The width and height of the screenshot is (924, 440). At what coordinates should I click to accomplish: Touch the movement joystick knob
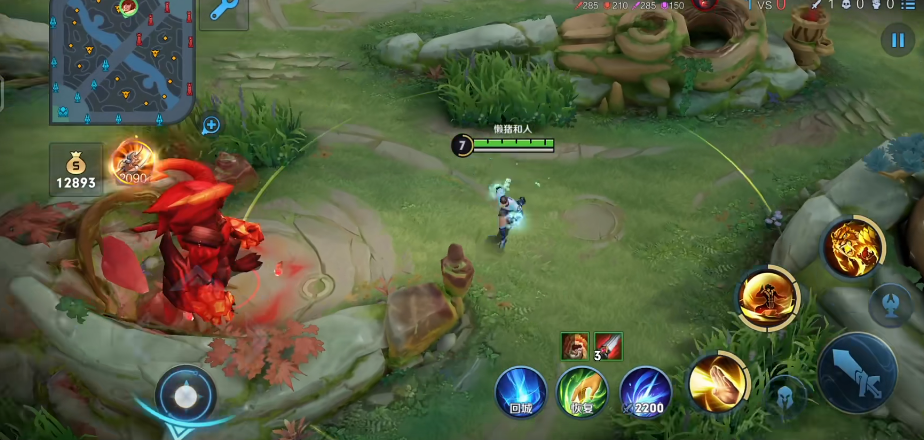tap(185, 396)
